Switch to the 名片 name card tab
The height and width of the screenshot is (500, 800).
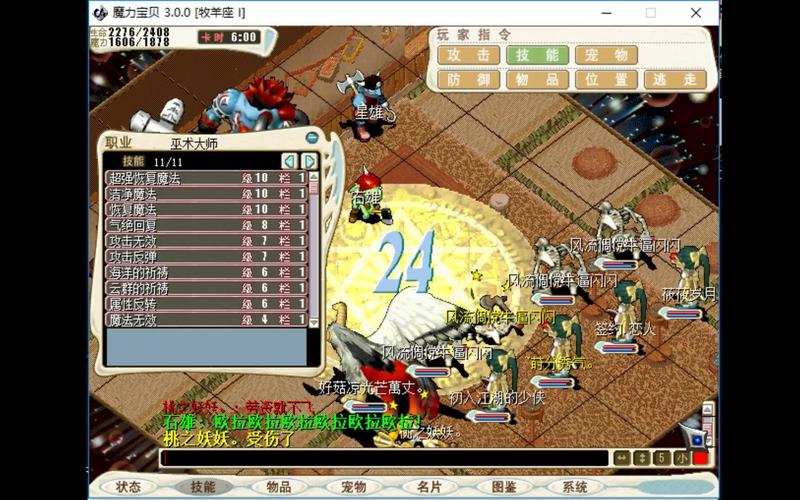[429, 487]
